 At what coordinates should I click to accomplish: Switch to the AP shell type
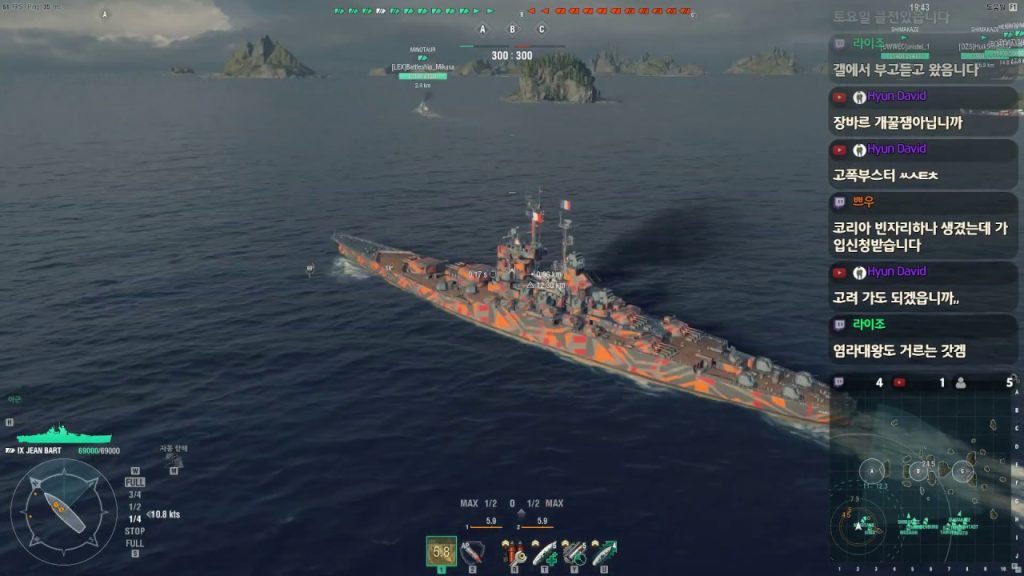click(x=473, y=551)
